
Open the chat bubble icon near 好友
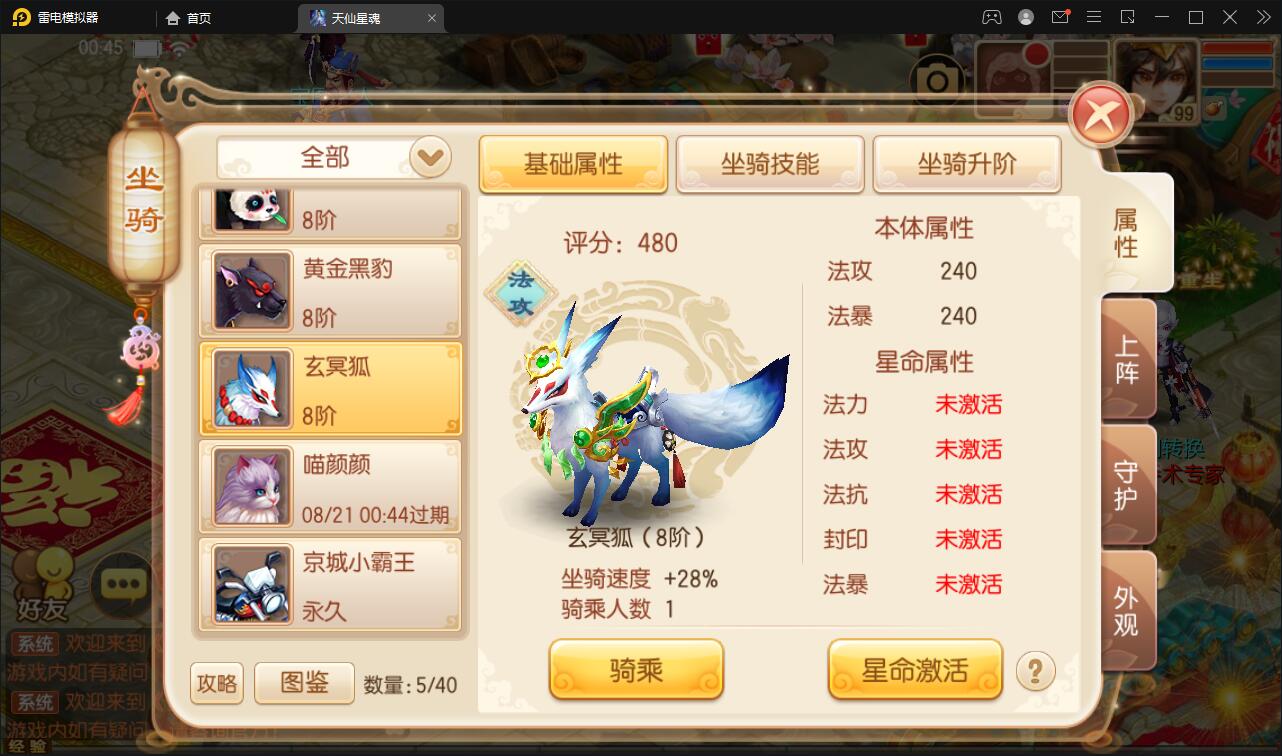123,587
